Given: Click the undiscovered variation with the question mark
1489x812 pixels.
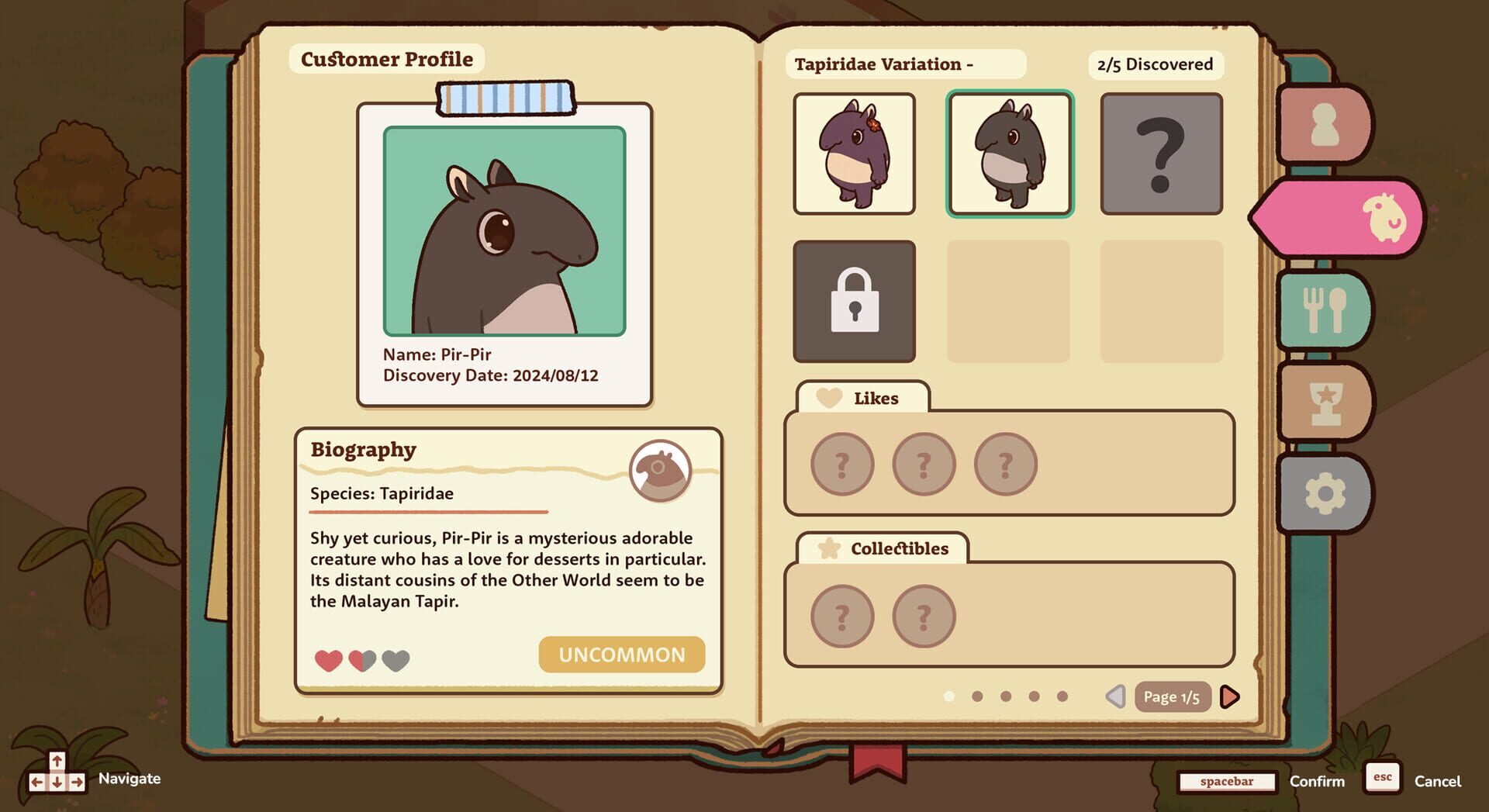Looking at the screenshot, I should coord(1160,152).
